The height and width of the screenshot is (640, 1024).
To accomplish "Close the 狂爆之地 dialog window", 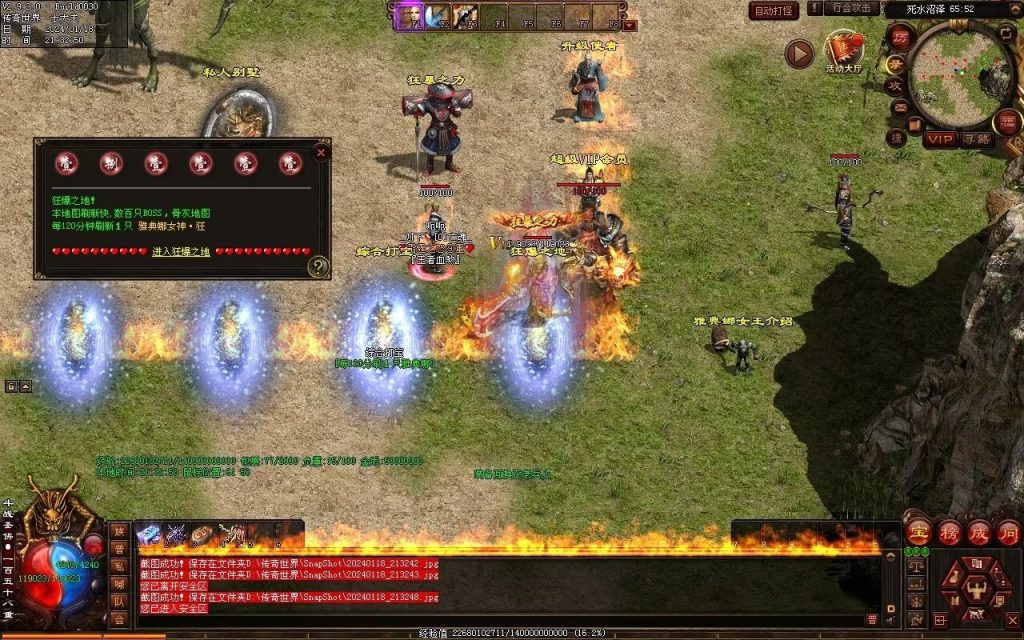I will [x=321, y=152].
